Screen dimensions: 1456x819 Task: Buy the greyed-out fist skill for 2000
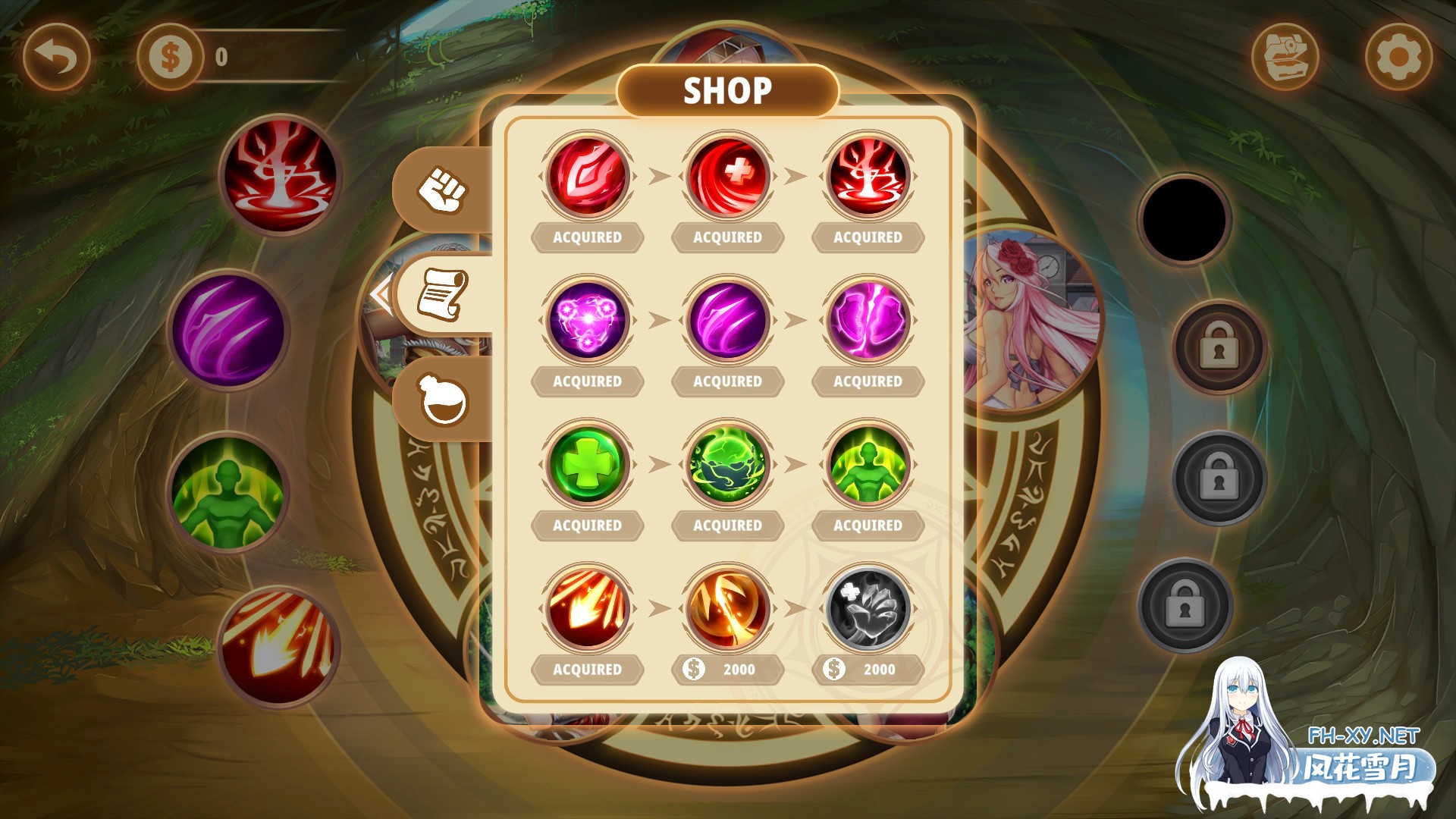pos(868,669)
